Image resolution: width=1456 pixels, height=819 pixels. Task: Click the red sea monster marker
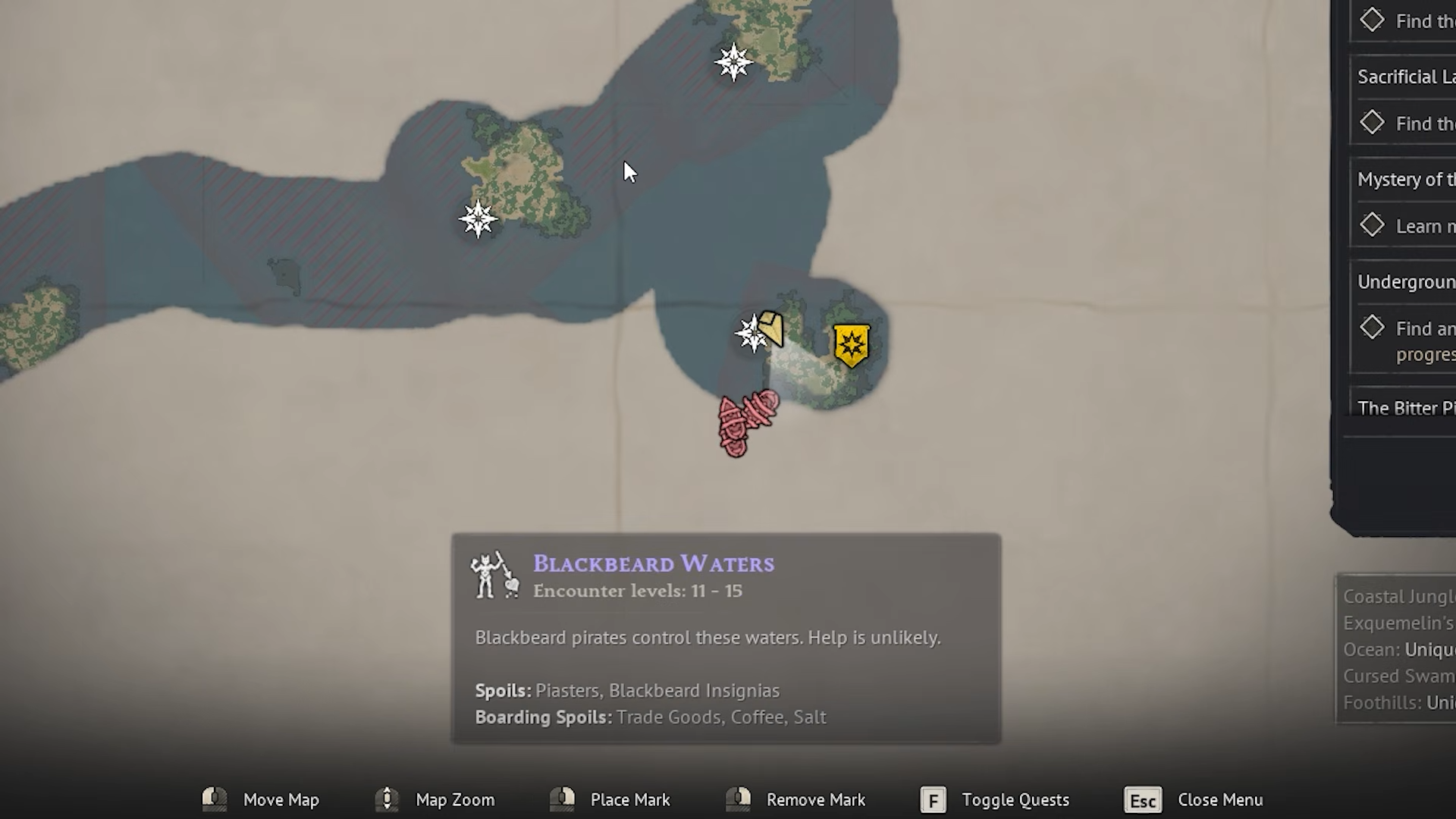click(x=746, y=422)
